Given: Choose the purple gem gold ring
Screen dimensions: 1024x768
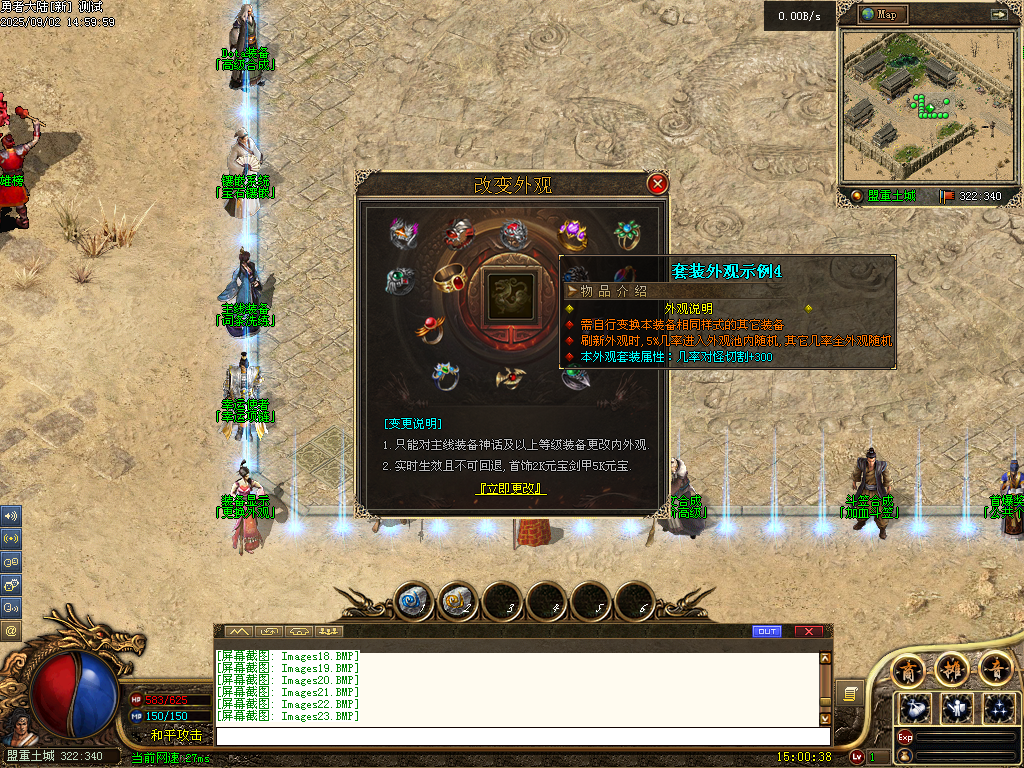Looking at the screenshot, I should (572, 234).
